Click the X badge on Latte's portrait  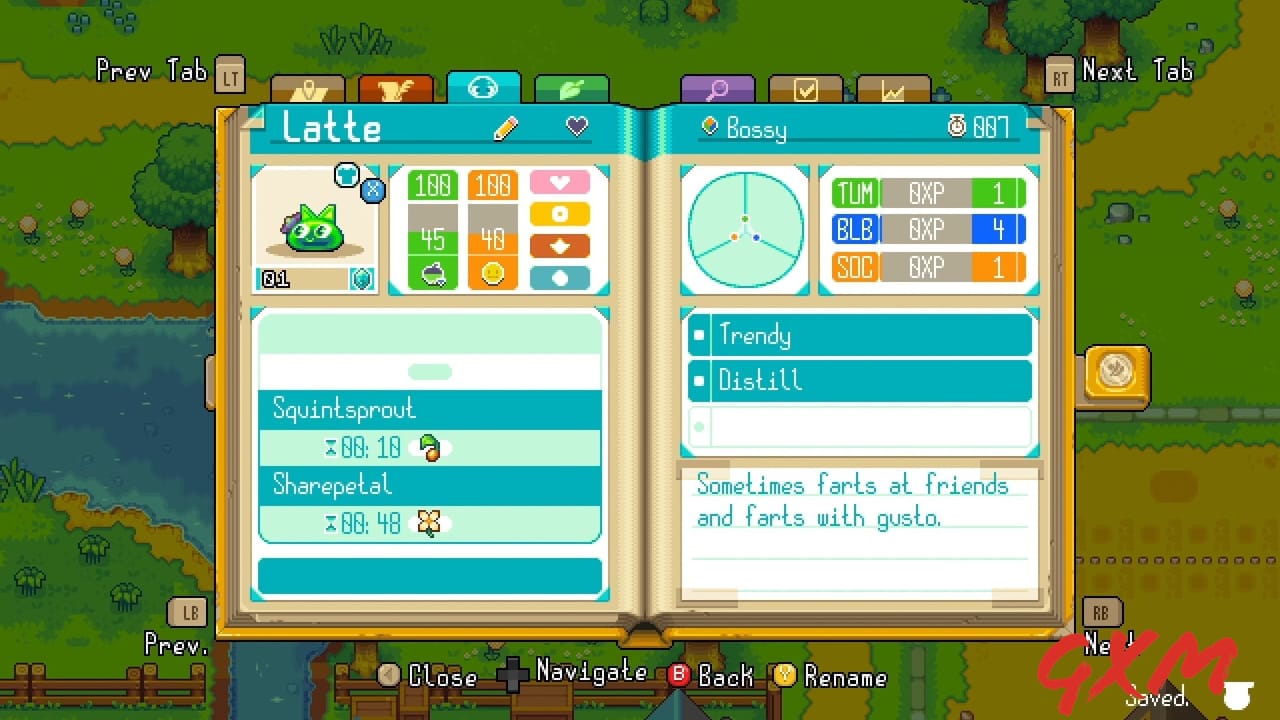[x=373, y=190]
